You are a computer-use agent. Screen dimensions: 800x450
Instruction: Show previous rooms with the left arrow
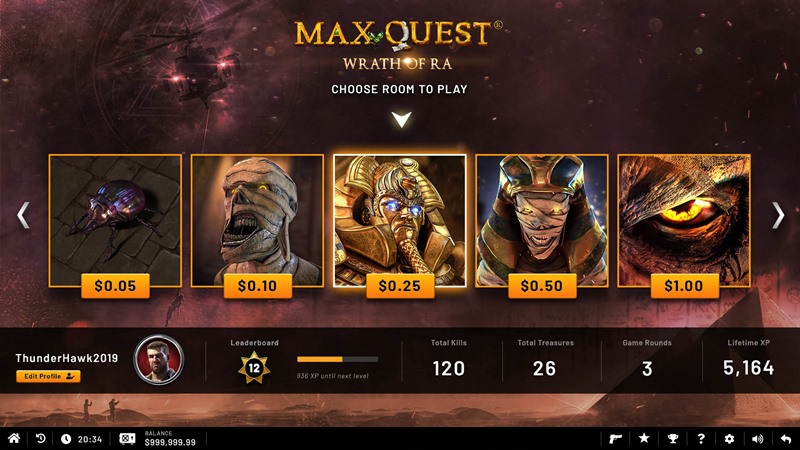tap(23, 215)
